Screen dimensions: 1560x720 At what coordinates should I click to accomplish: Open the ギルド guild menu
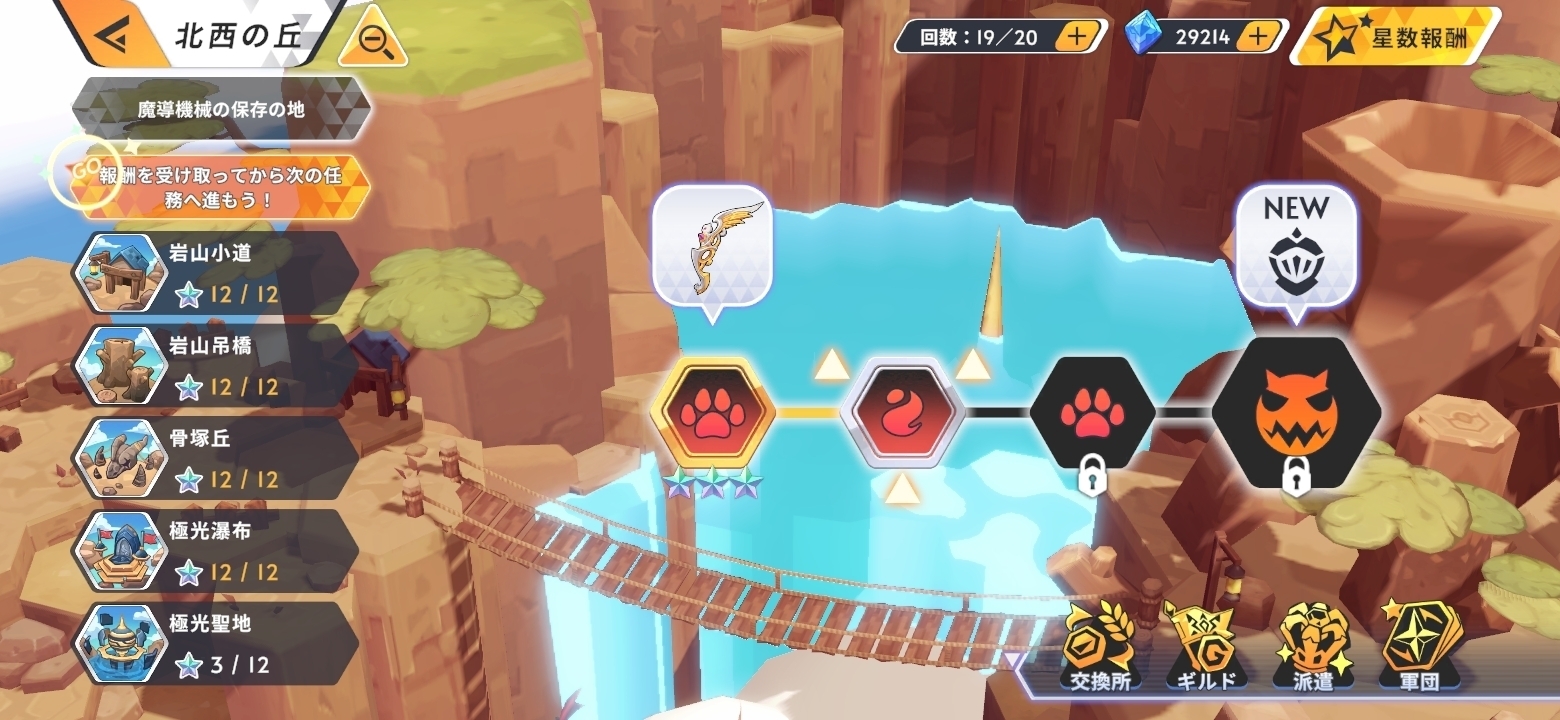click(1206, 648)
